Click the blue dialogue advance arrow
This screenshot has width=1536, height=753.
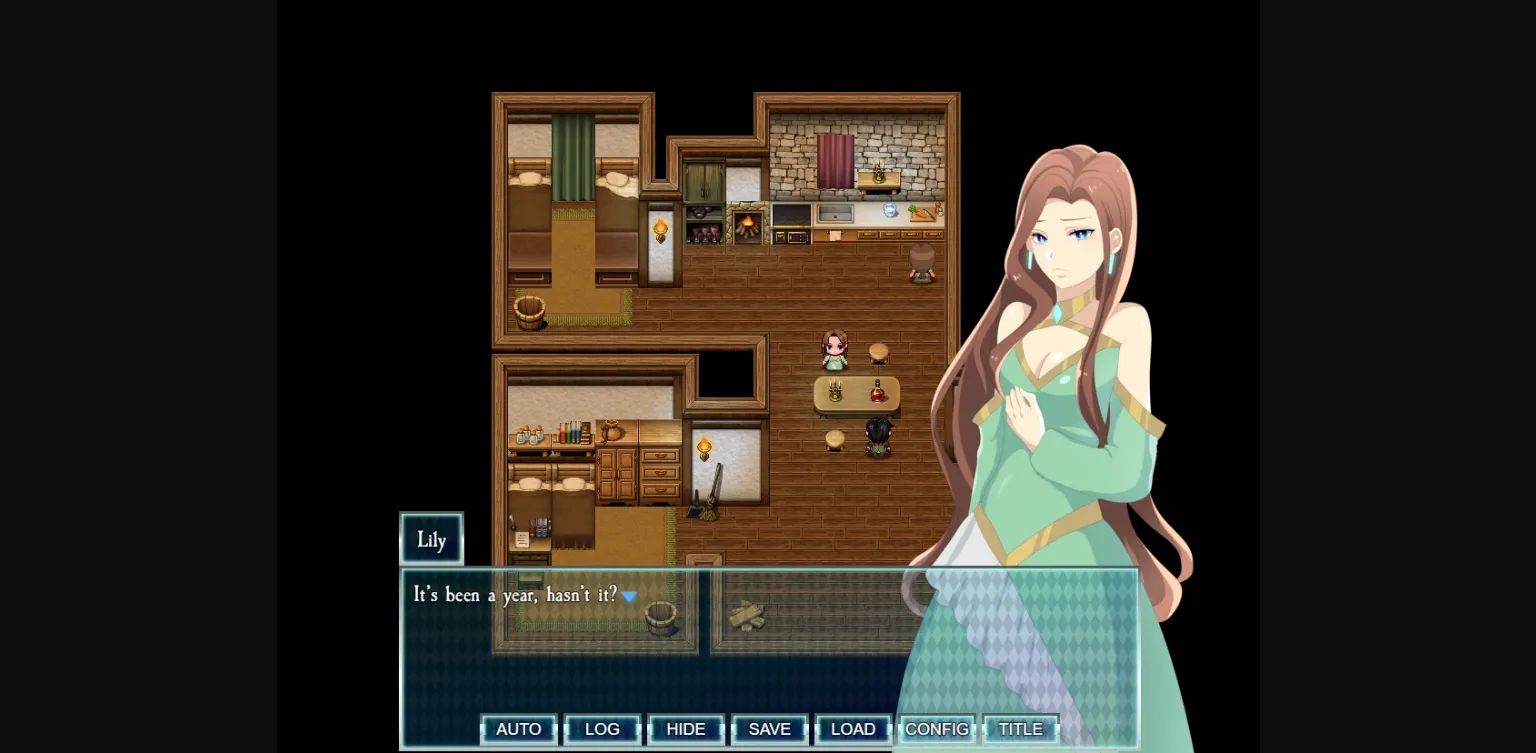tap(630, 594)
